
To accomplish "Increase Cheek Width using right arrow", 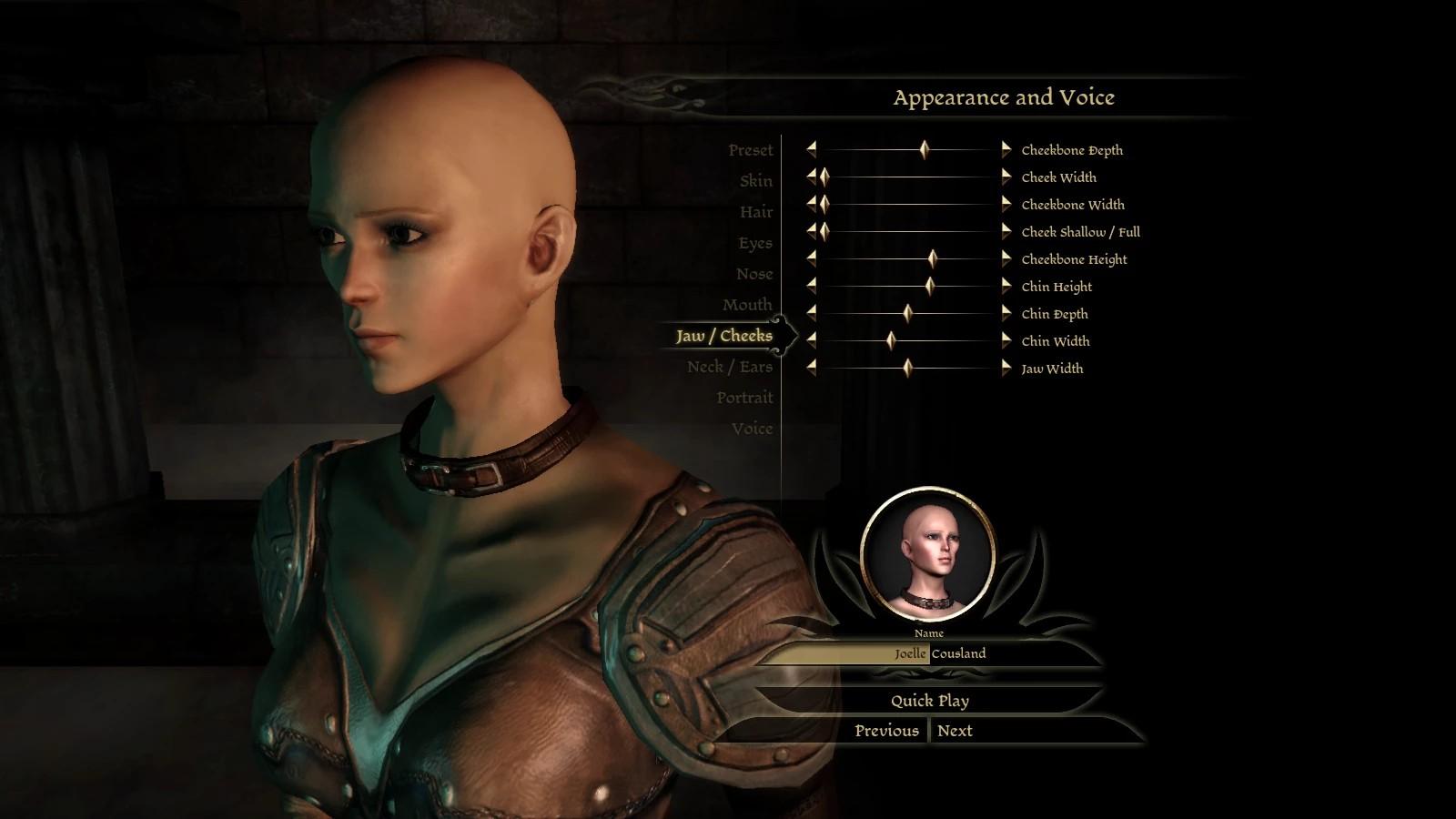I will [1006, 177].
